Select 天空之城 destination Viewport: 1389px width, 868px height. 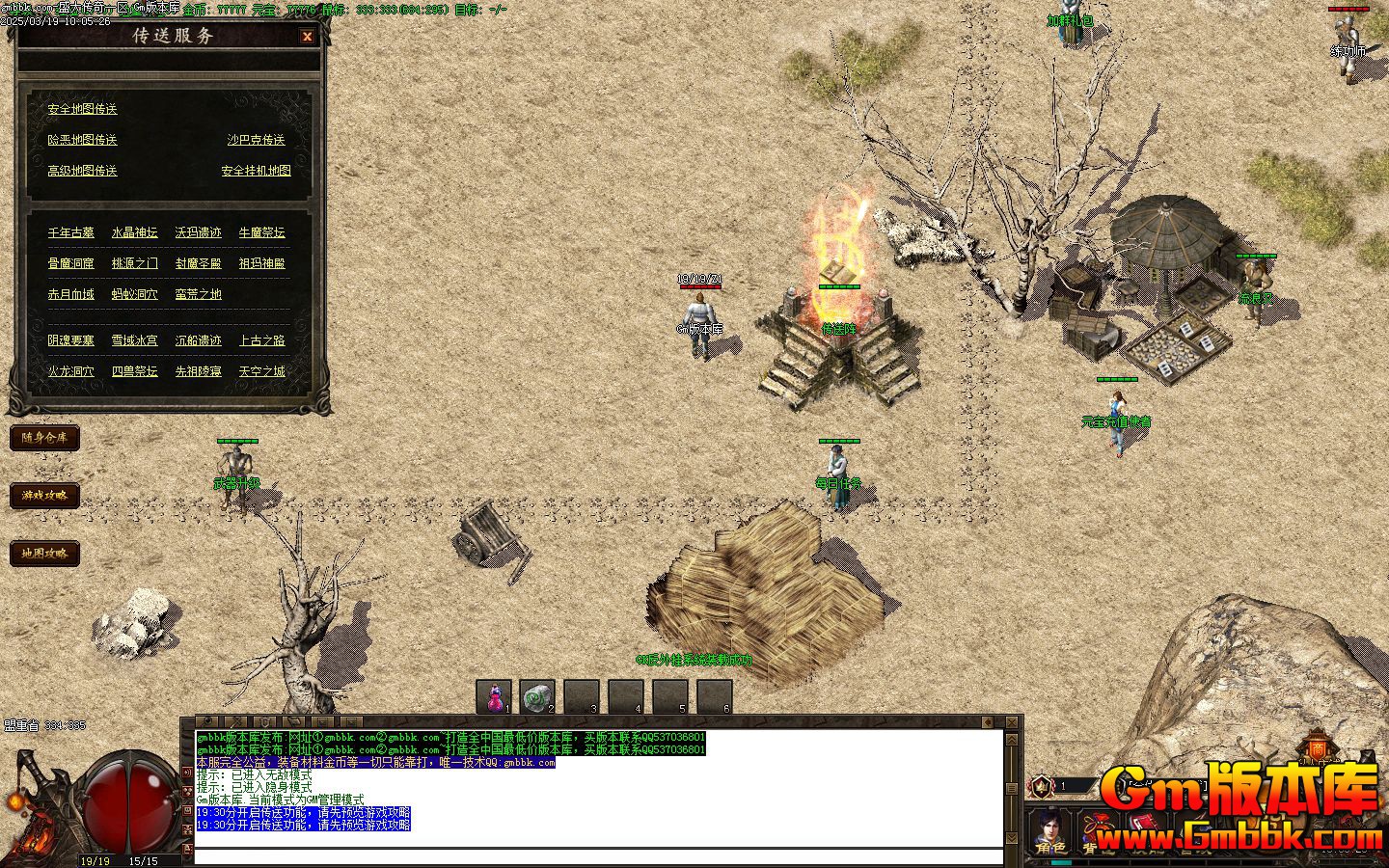[x=261, y=371]
